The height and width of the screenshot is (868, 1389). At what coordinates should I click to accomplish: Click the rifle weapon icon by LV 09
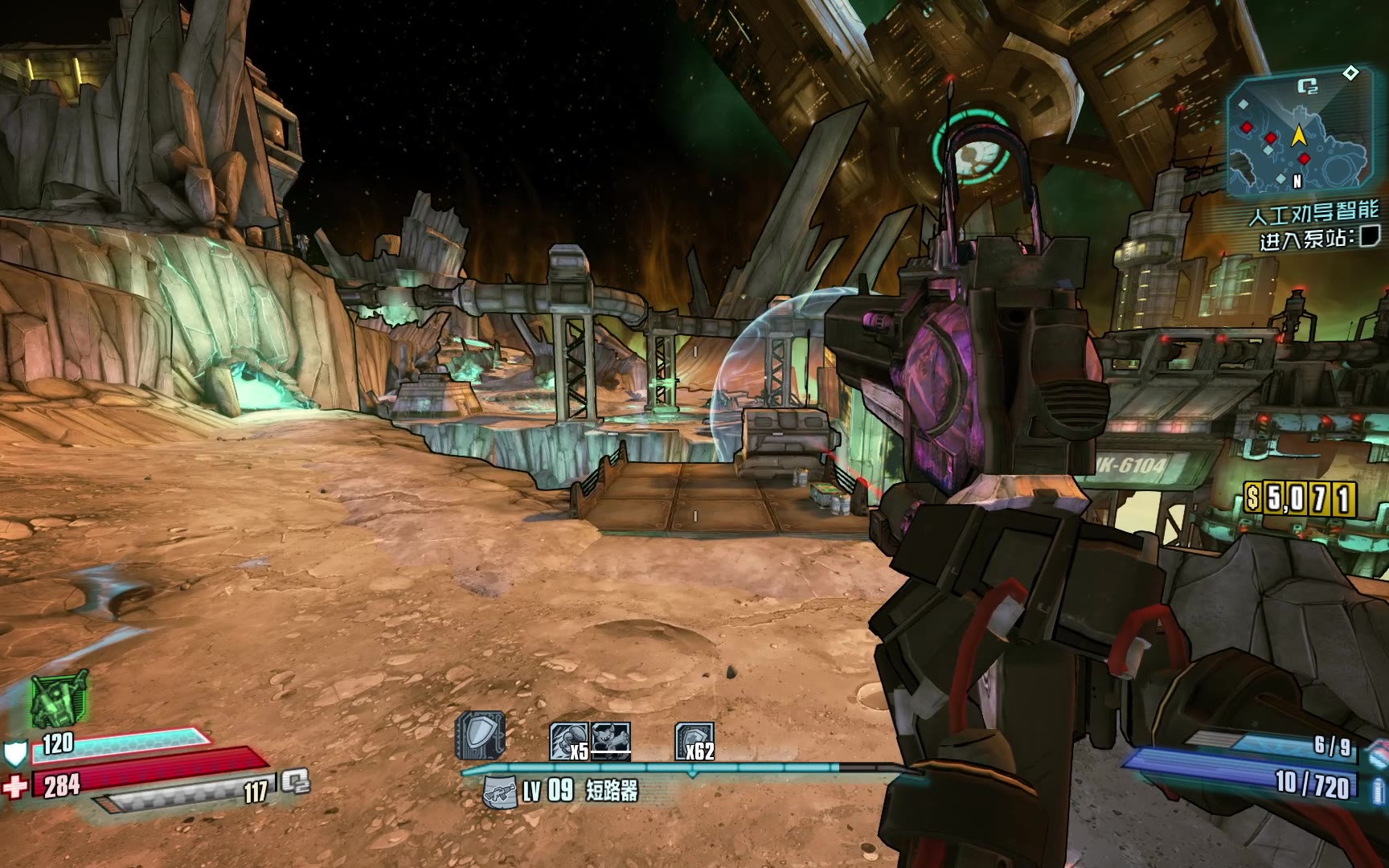pyautogui.click(x=500, y=792)
